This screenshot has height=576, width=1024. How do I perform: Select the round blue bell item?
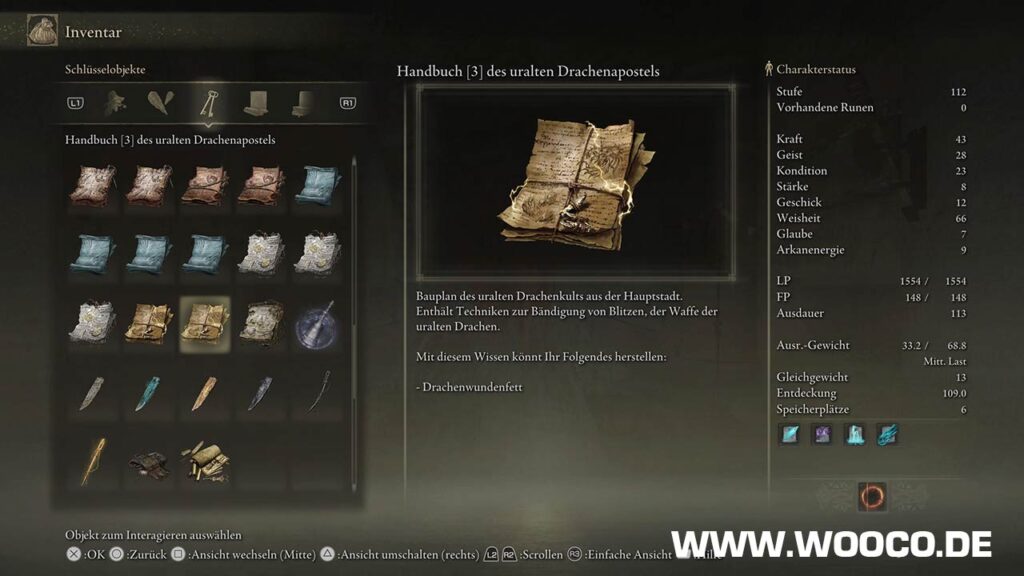pyautogui.click(x=318, y=324)
